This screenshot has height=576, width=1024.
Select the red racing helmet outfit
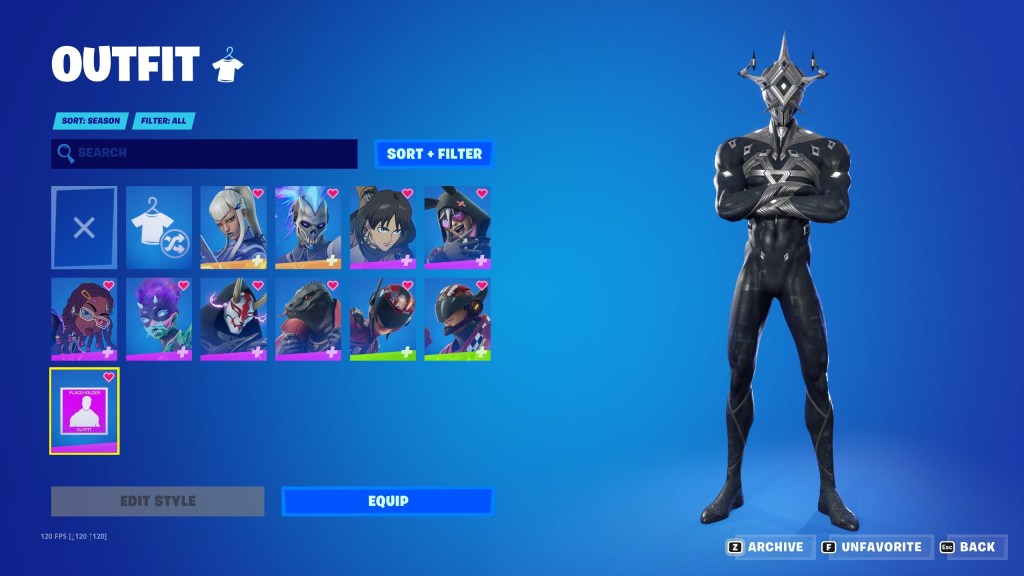coord(383,319)
